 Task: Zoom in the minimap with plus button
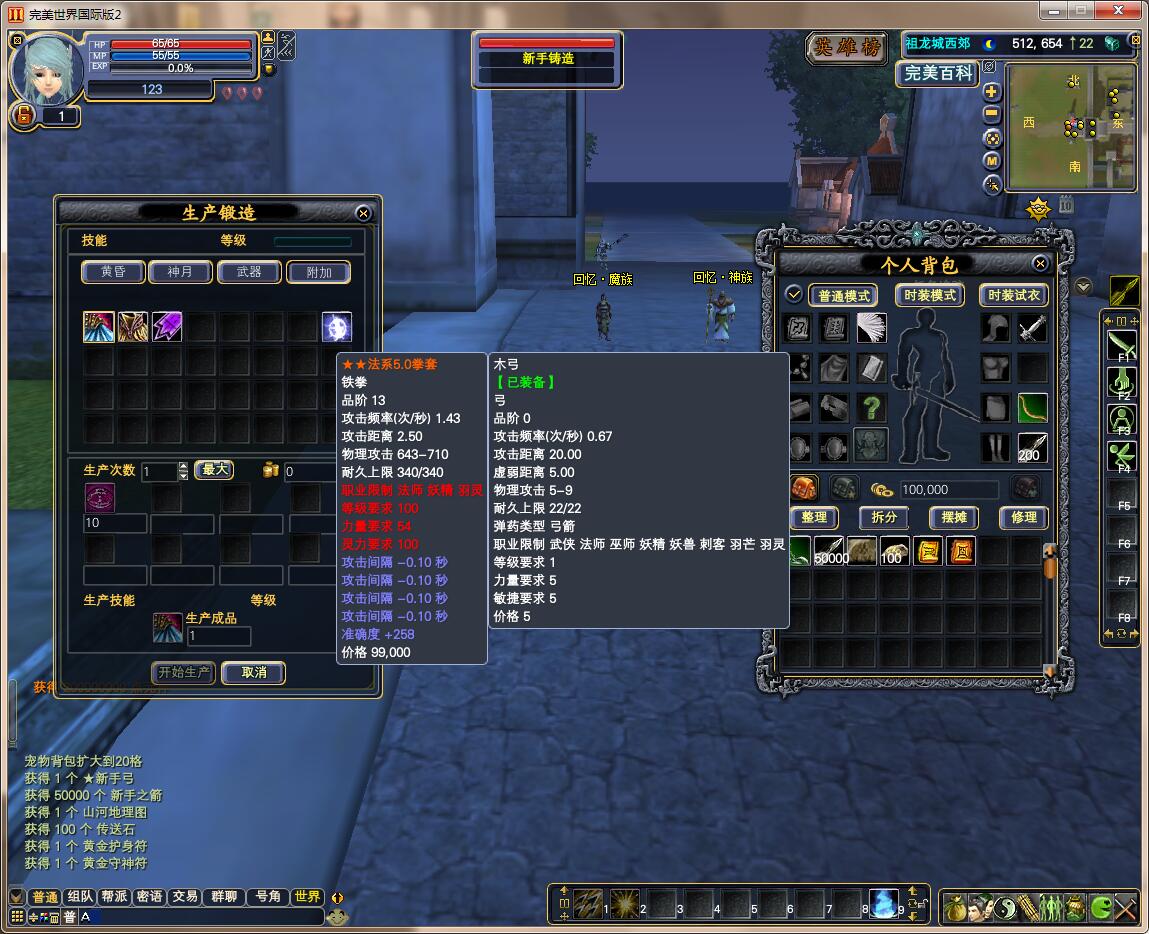(991, 92)
